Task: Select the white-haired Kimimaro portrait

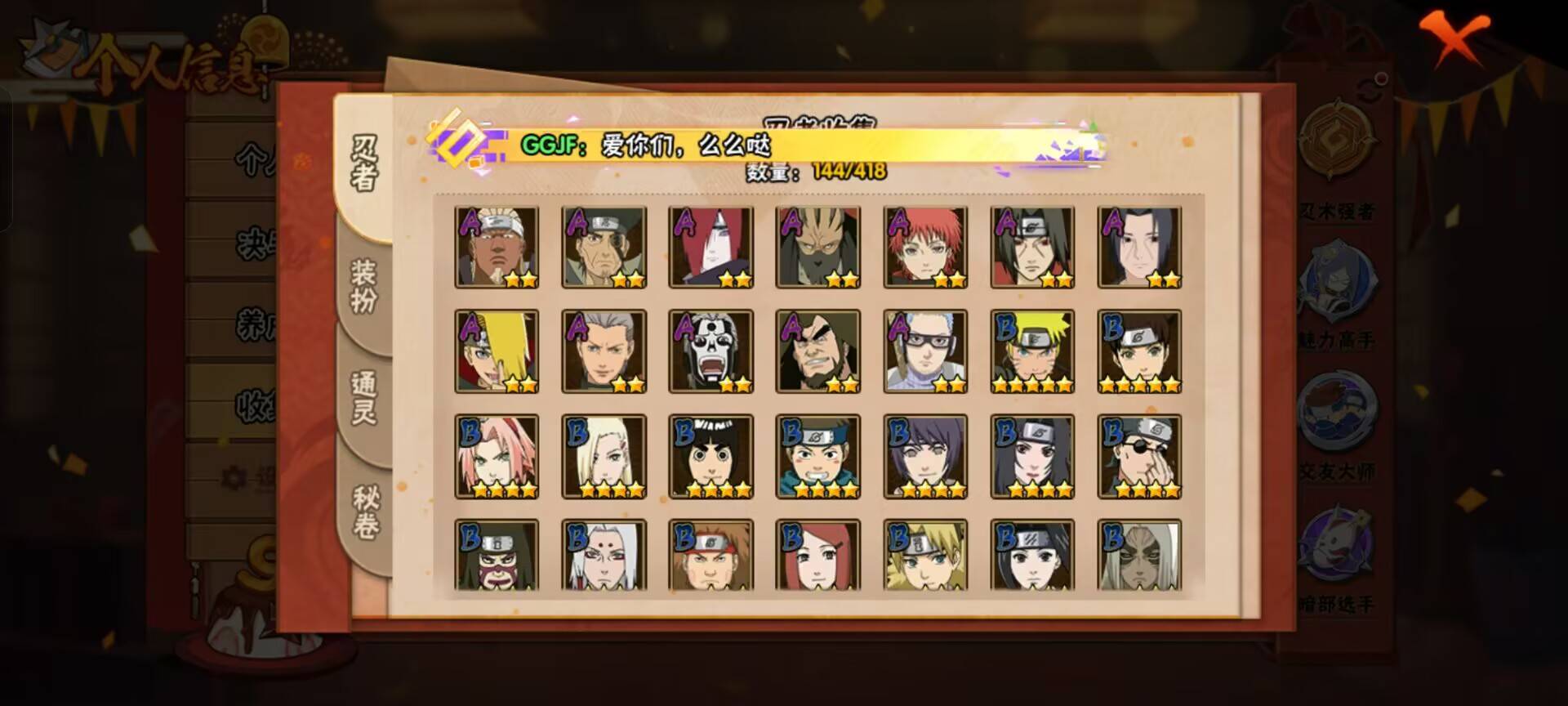Action: (x=604, y=555)
